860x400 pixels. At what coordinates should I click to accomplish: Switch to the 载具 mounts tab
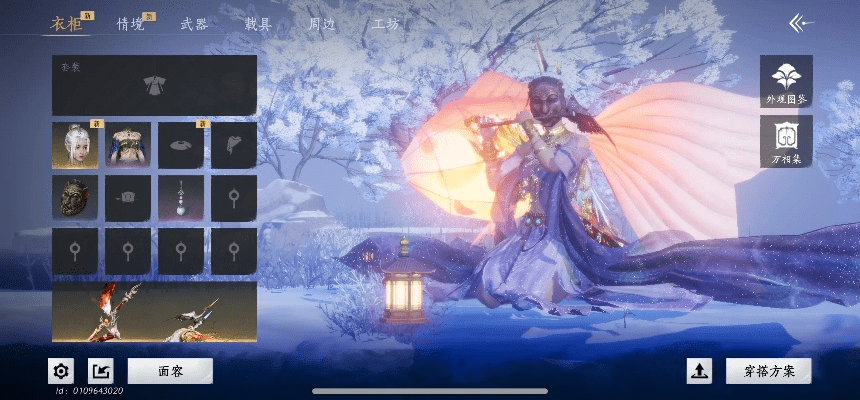pyautogui.click(x=258, y=23)
